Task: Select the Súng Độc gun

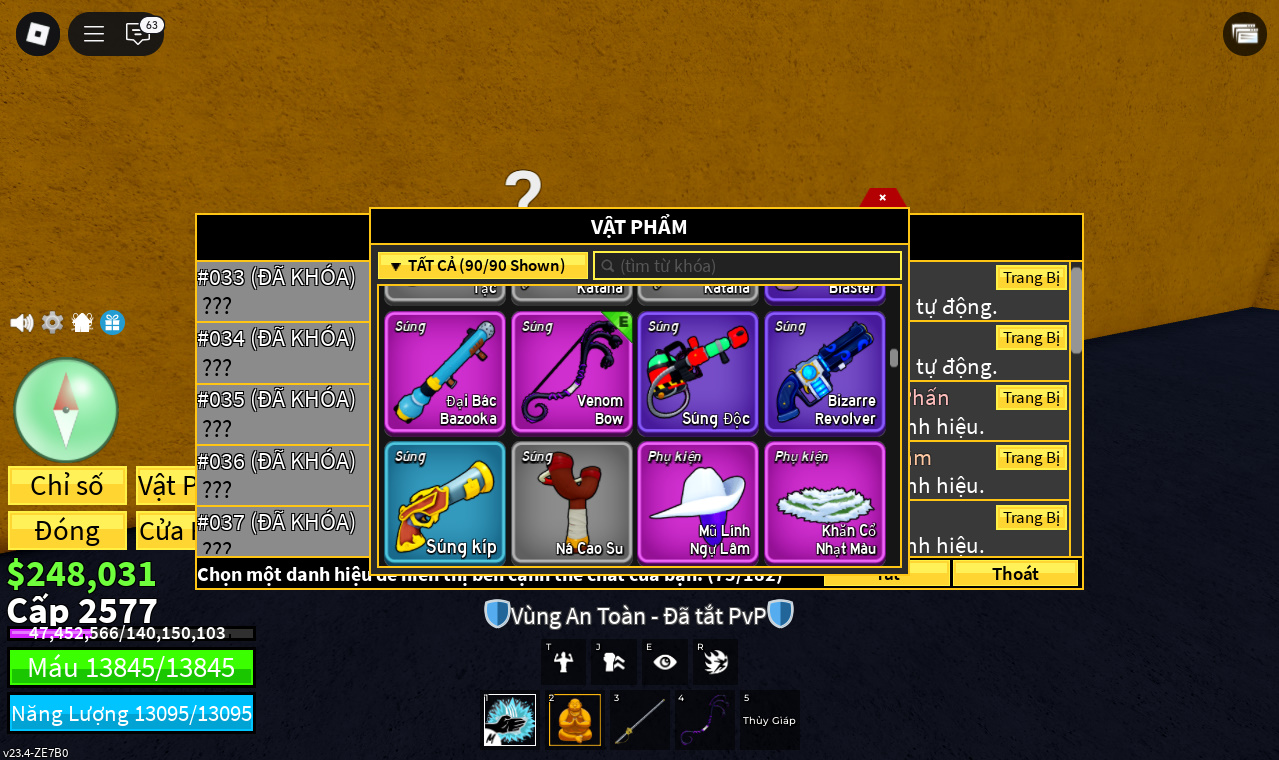Action: coord(698,372)
